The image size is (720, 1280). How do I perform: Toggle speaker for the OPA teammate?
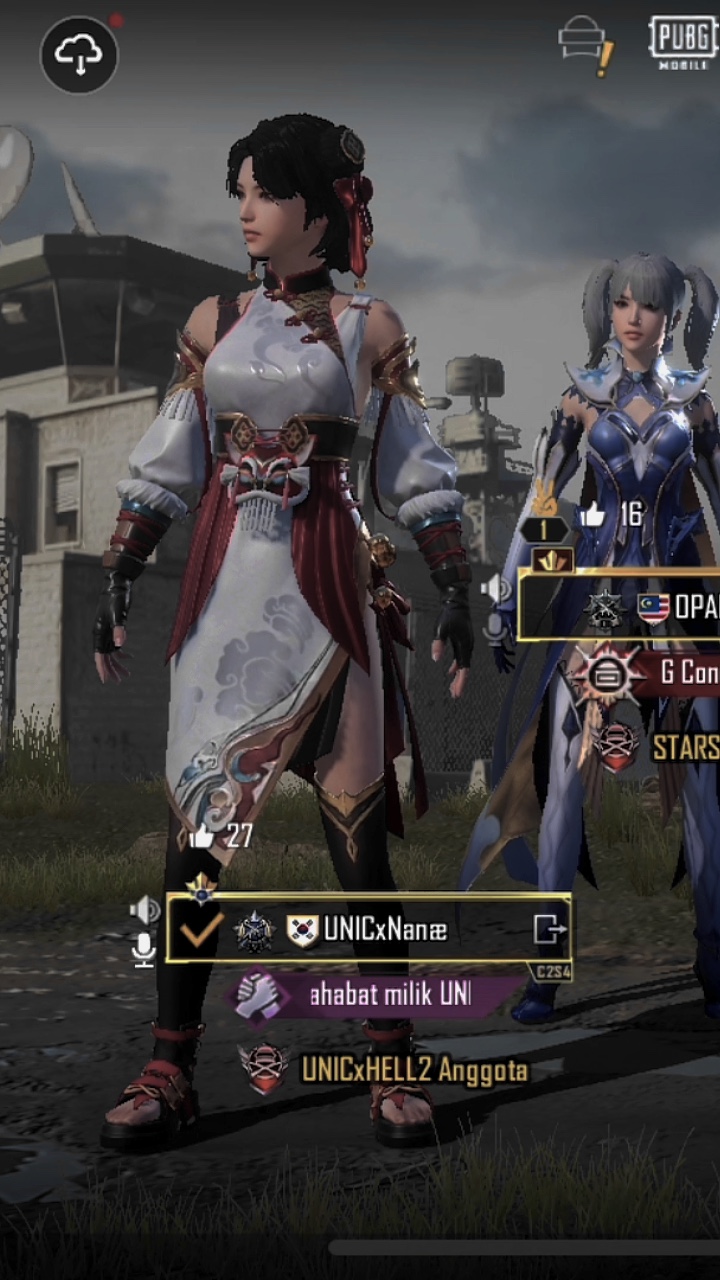496,589
